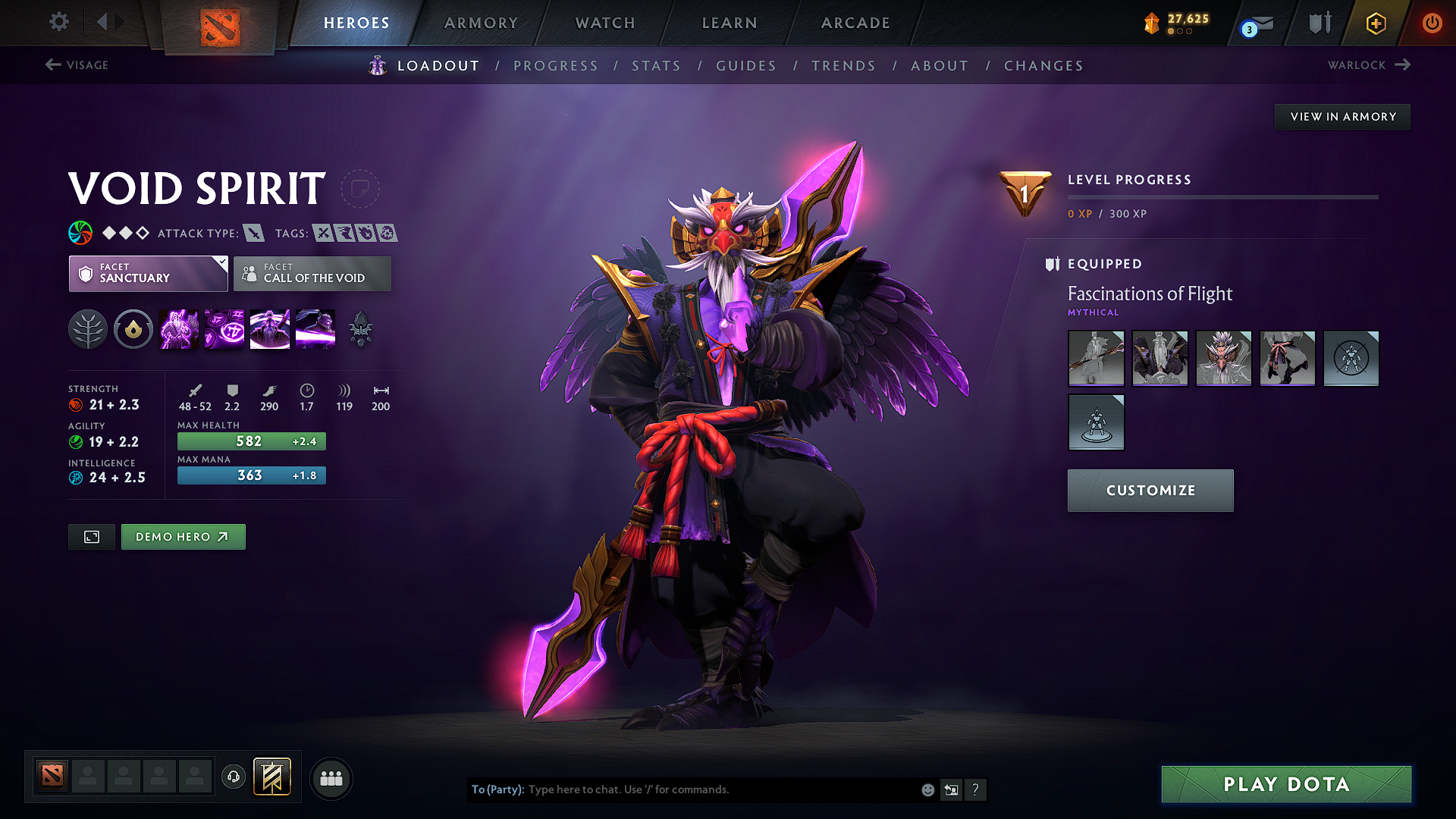Switch to the Stats section
Image resolution: width=1456 pixels, height=819 pixels.
656,66
